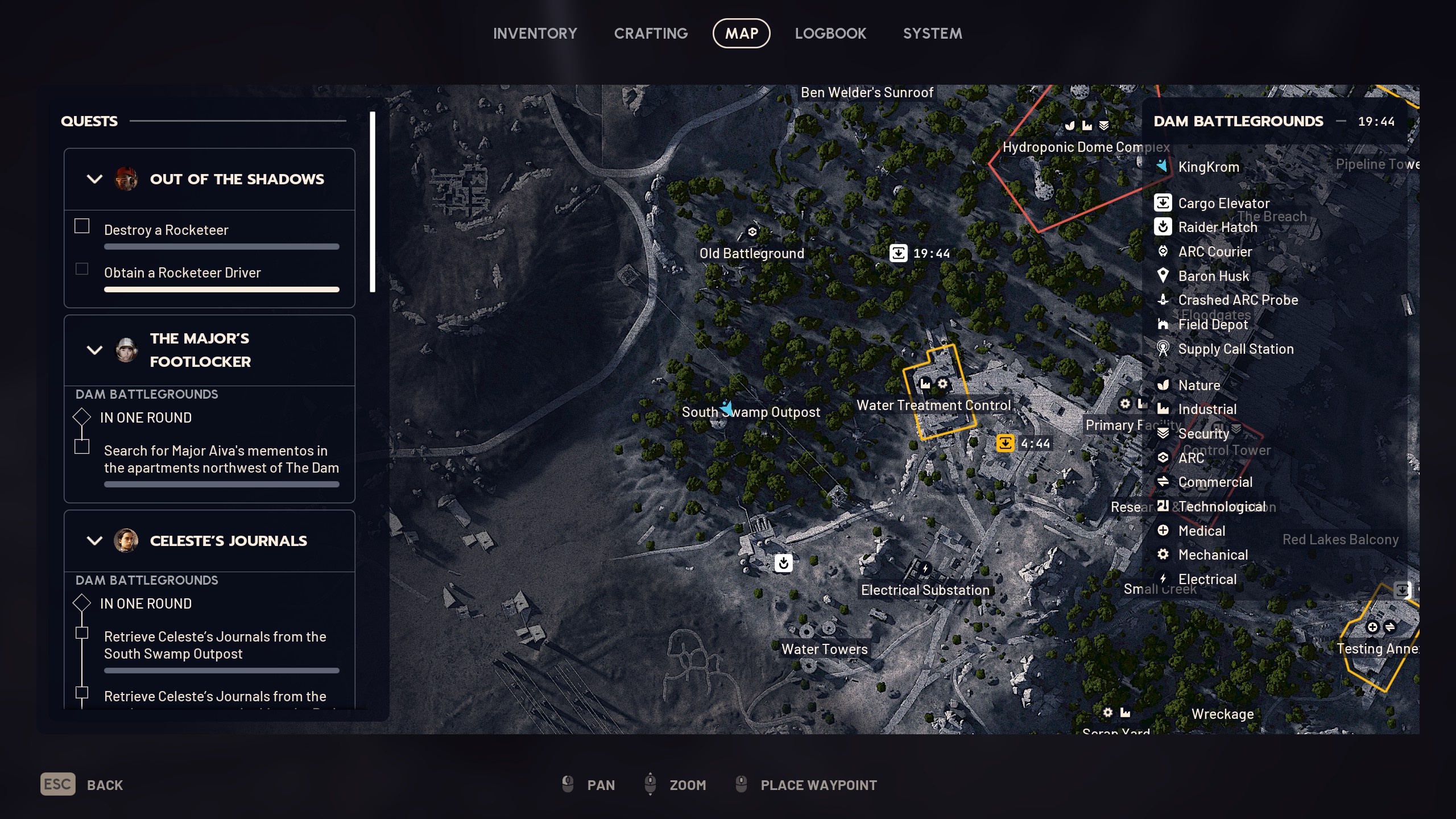This screenshot has width=1456, height=819.
Task: Collapse the Celeste's Journals quest
Action: pyautogui.click(x=94, y=541)
